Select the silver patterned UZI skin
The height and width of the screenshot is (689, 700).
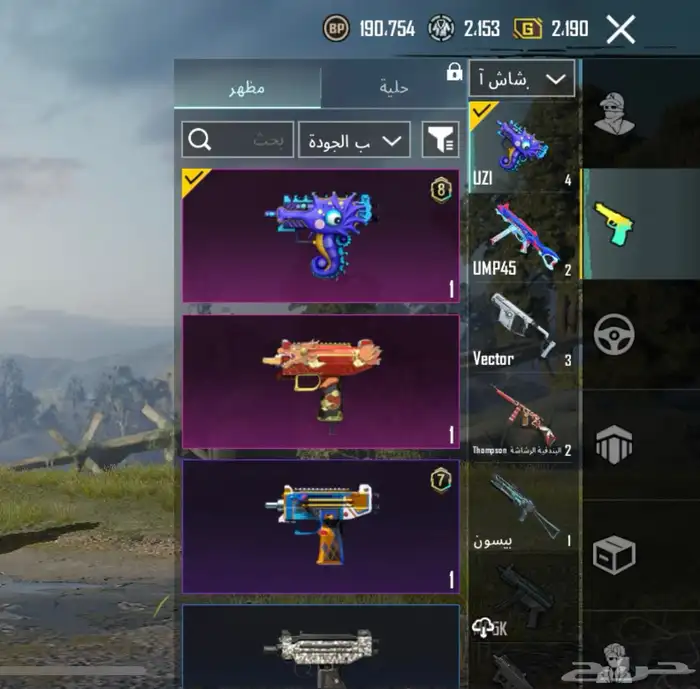[320, 647]
